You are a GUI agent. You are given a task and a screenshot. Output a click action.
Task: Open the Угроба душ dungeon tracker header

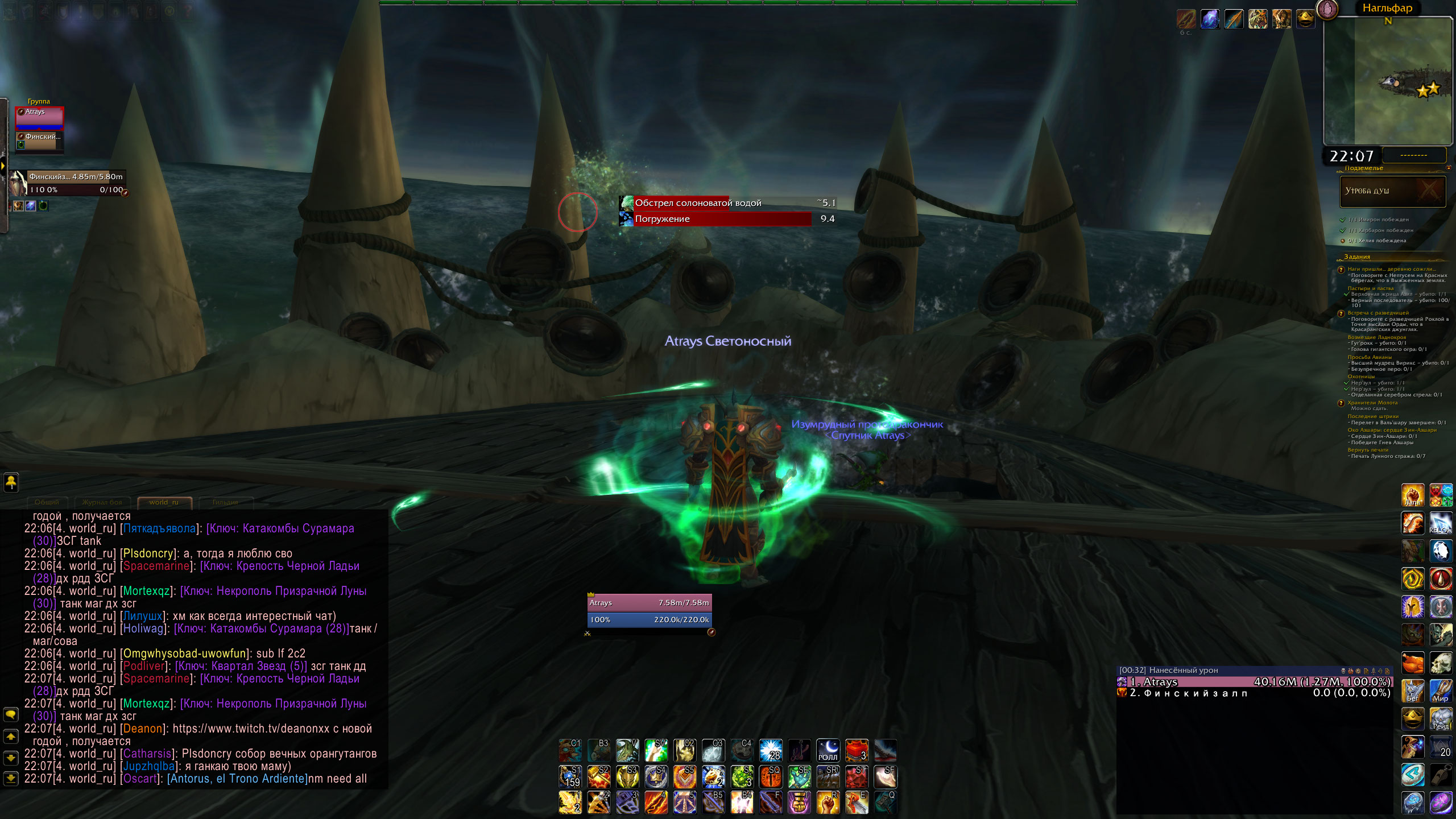coord(1392,191)
